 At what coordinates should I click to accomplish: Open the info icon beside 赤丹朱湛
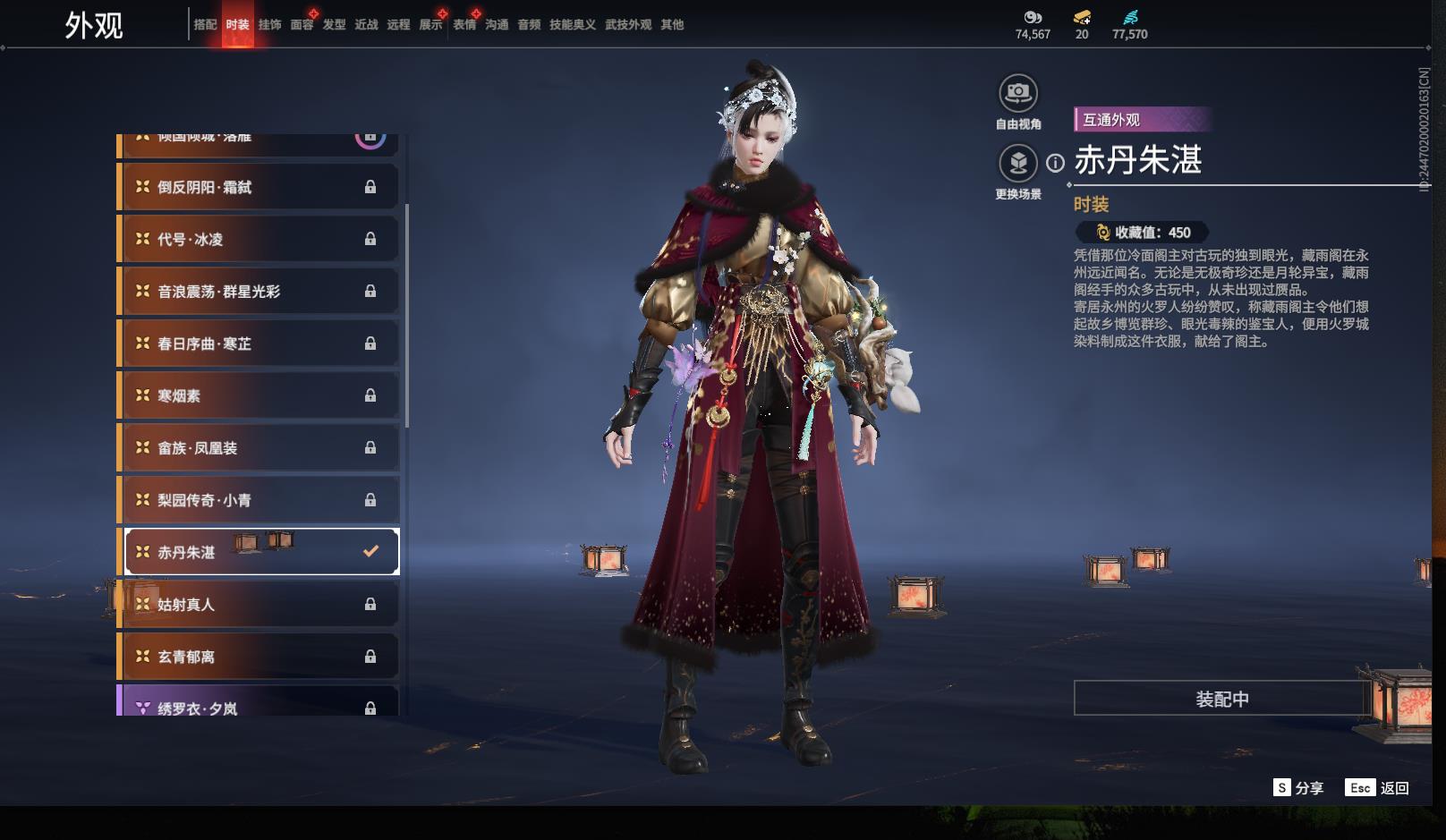click(x=1056, y=163)
